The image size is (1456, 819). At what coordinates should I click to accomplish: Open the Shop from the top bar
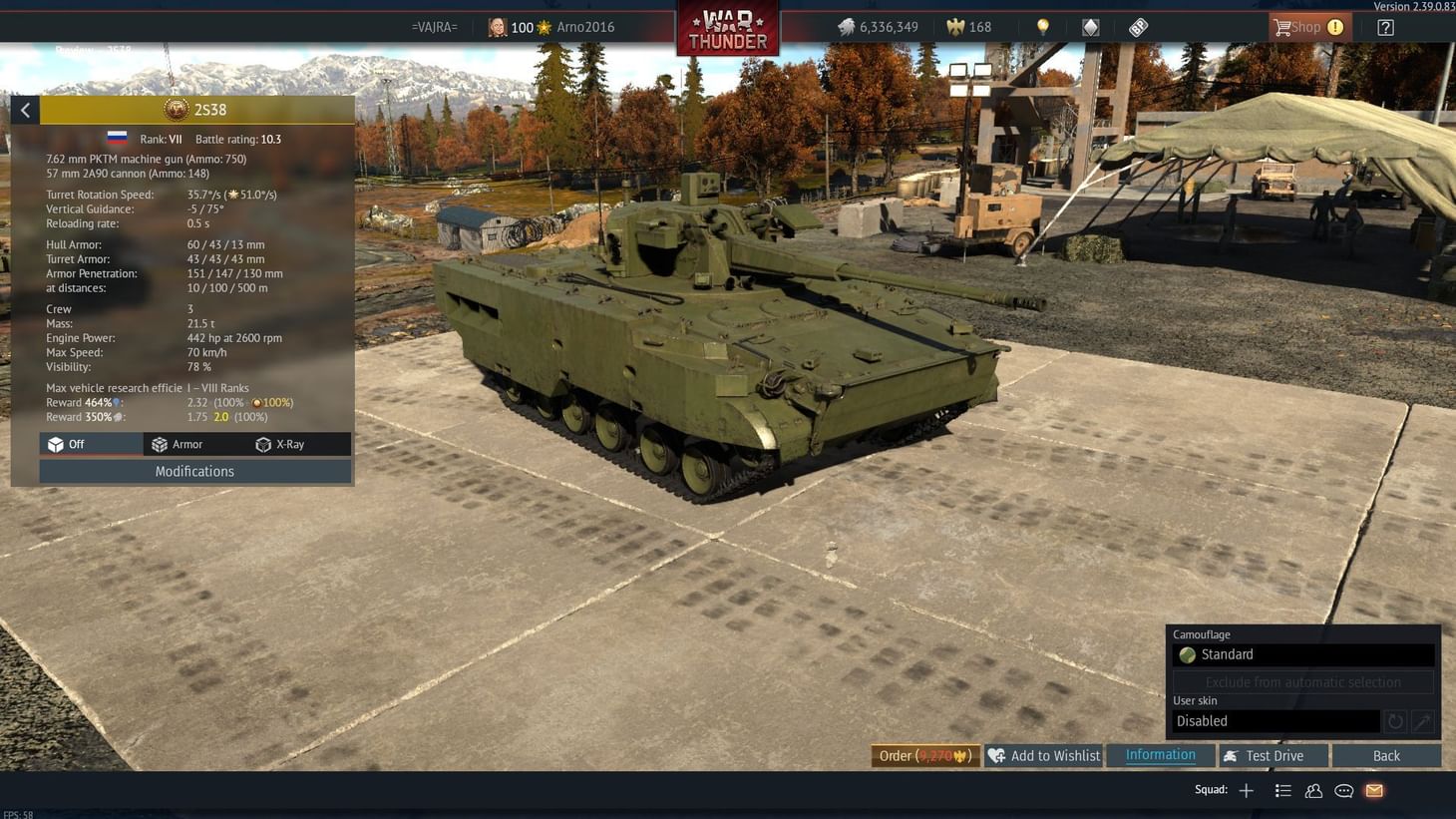pyautogui.click(x=1306, y=27)
